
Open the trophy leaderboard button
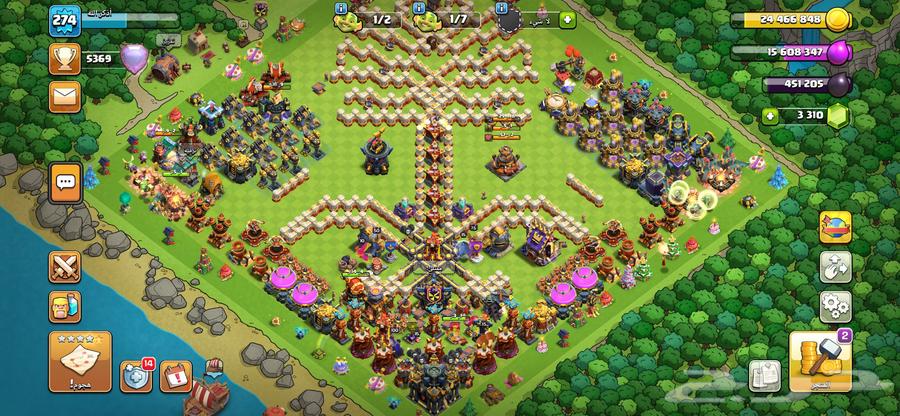click(x=66, y=59)
